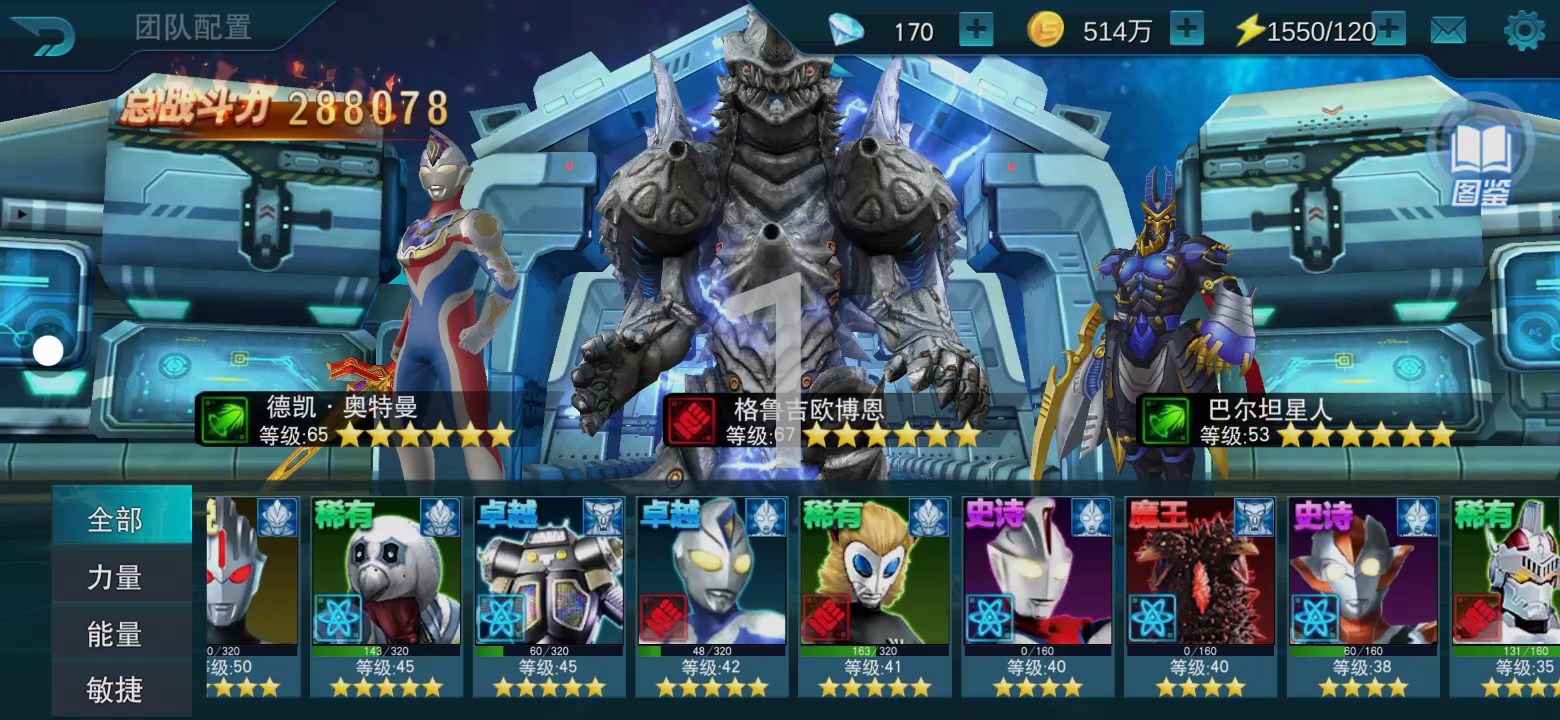
Task: Switch to the 力量 filter tab
Action: 116,577
